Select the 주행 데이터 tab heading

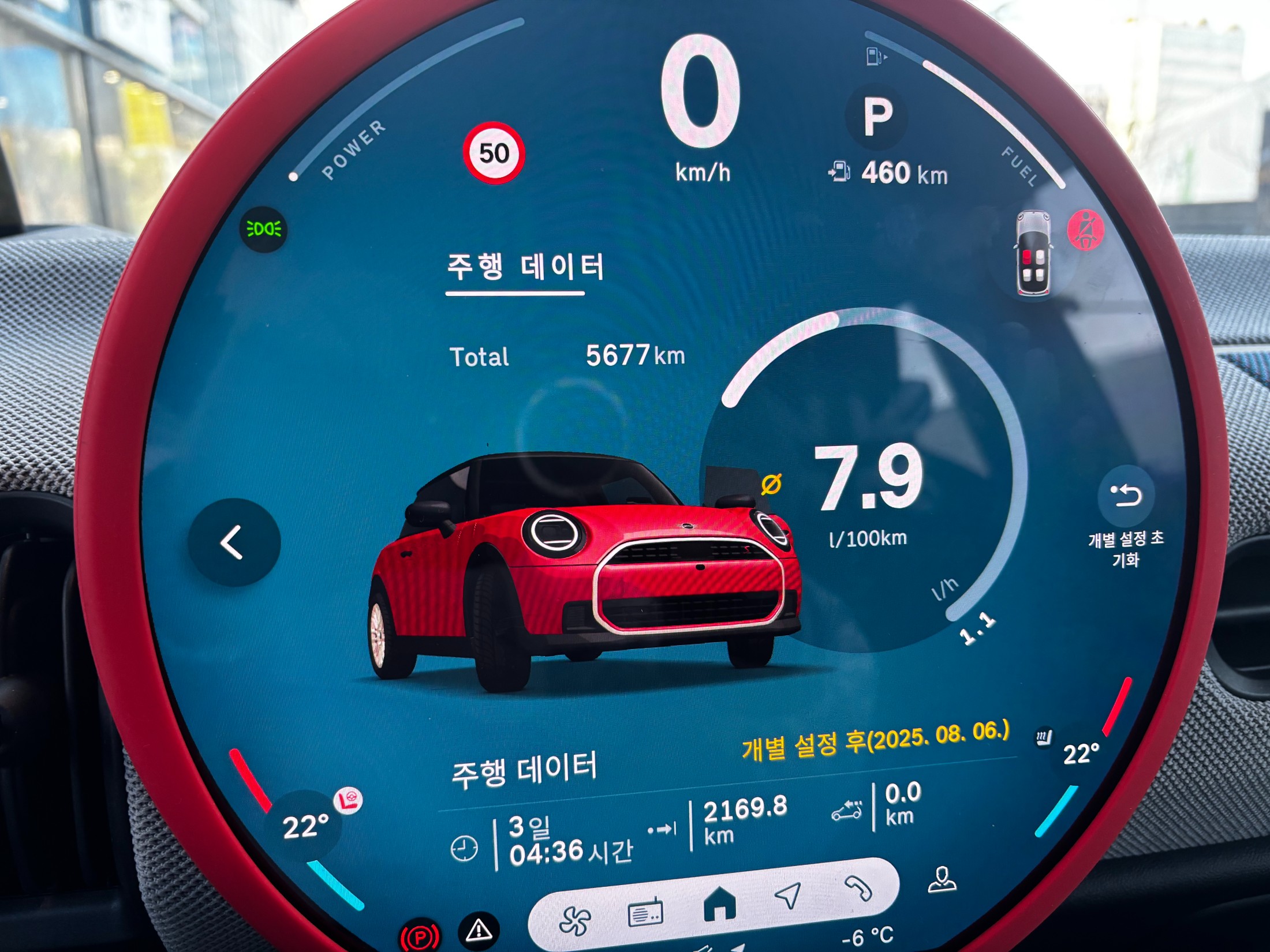point(525,268)
